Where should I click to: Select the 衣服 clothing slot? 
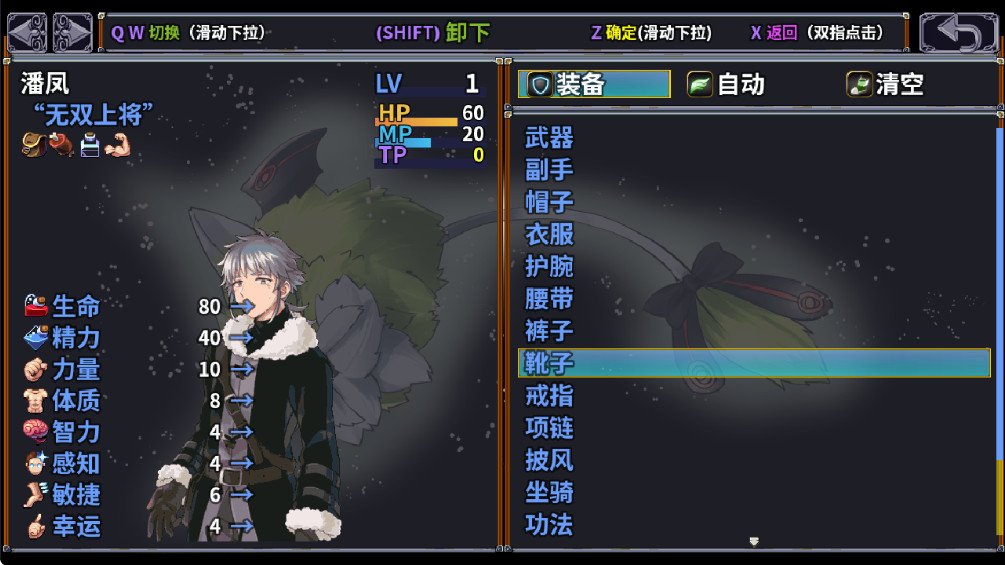[x=550, y=234]
